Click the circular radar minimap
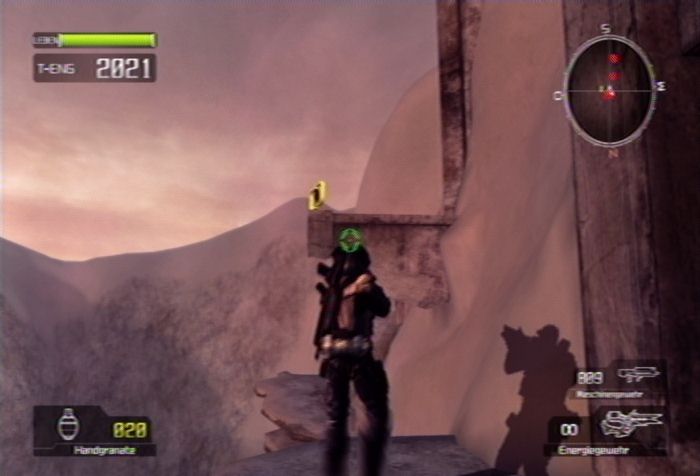Viewport: 700px width, 476px height. coord(608,91)
